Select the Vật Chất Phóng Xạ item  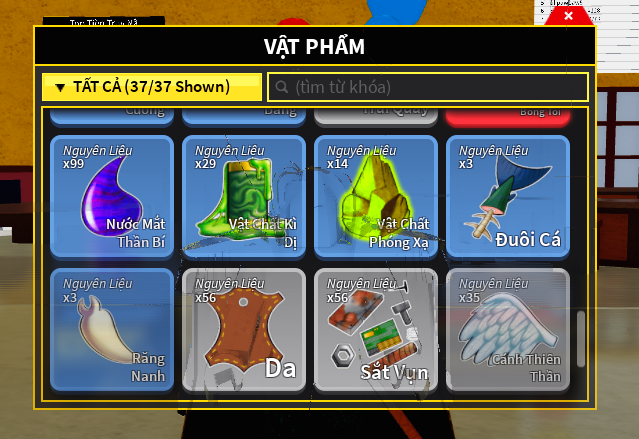[x=375, y=196]
